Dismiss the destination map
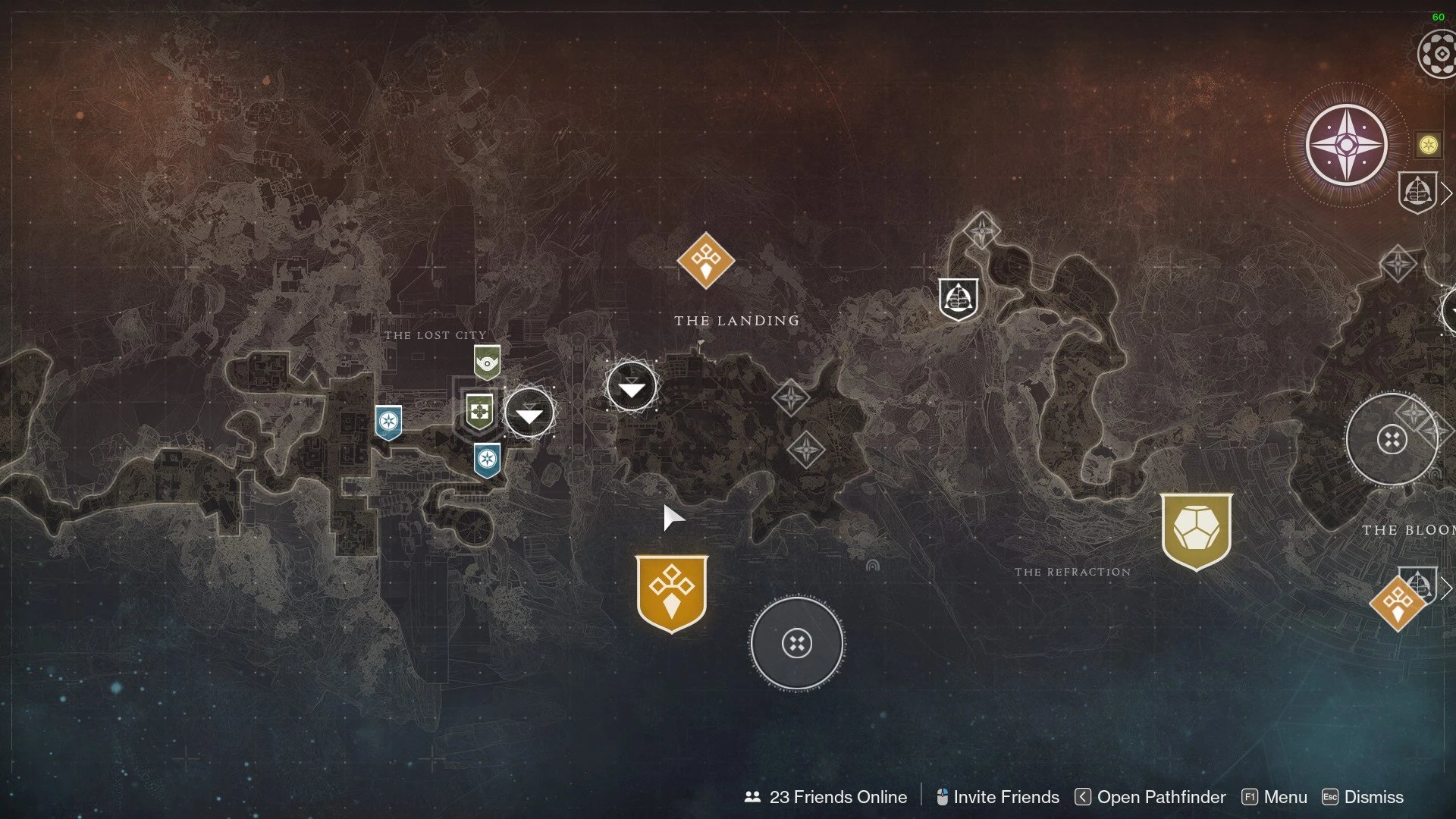Image resolution: width=1456 pixels, height=819 pixels. [1363, 797]
